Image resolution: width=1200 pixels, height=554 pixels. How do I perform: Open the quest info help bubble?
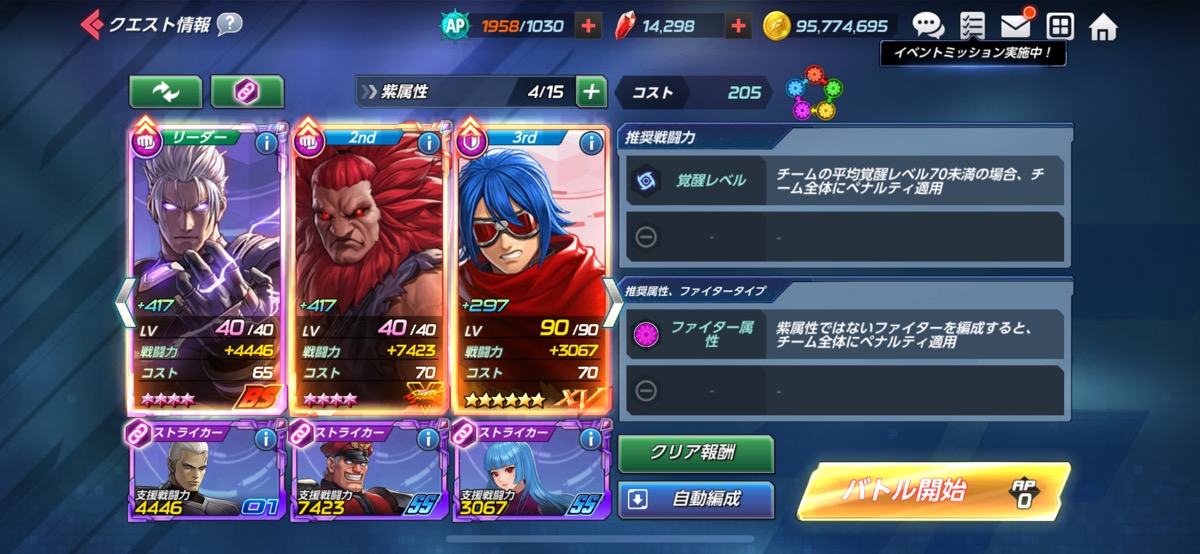point(229,24)
